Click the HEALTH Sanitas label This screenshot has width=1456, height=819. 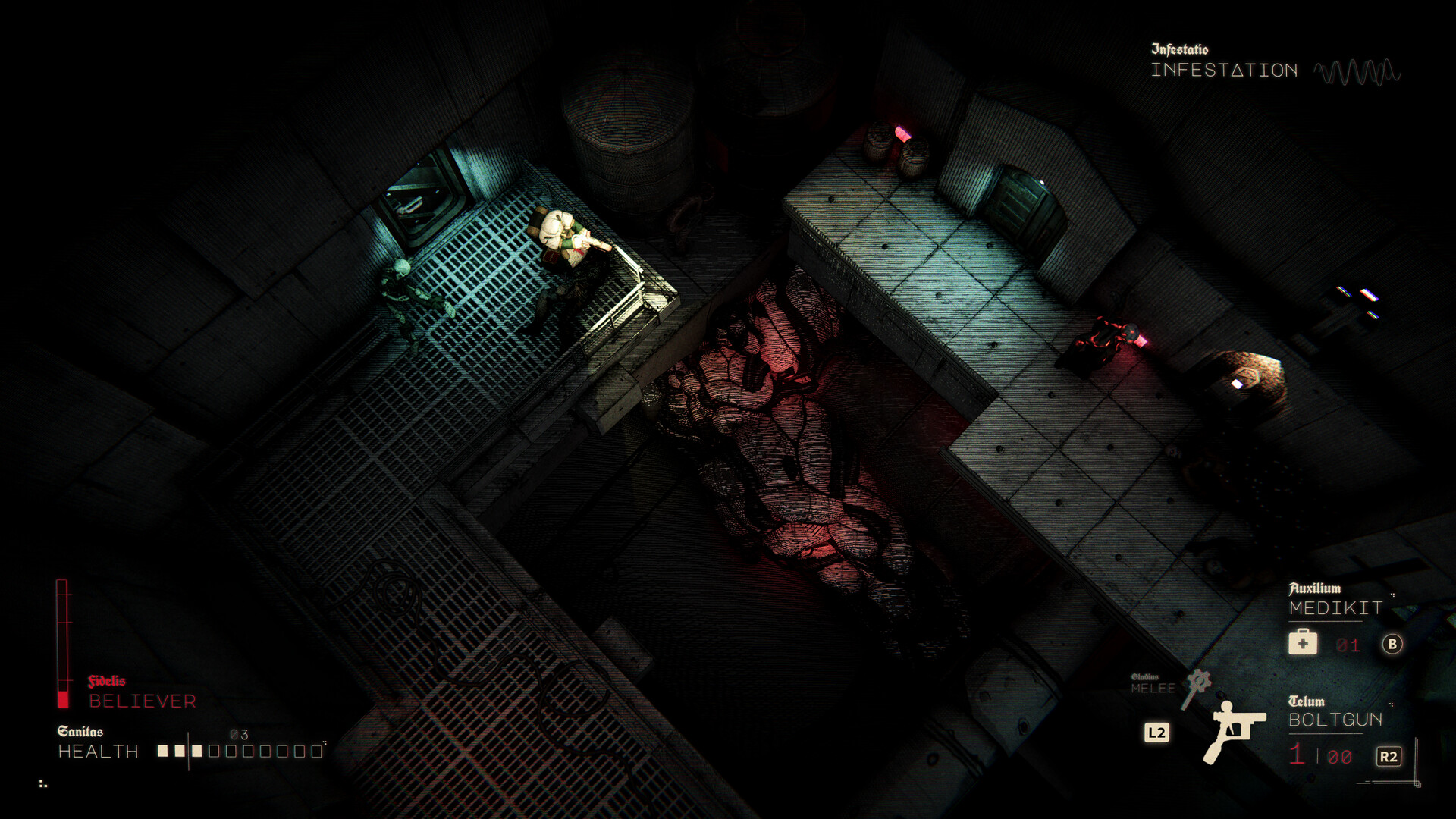coord(96,752)
